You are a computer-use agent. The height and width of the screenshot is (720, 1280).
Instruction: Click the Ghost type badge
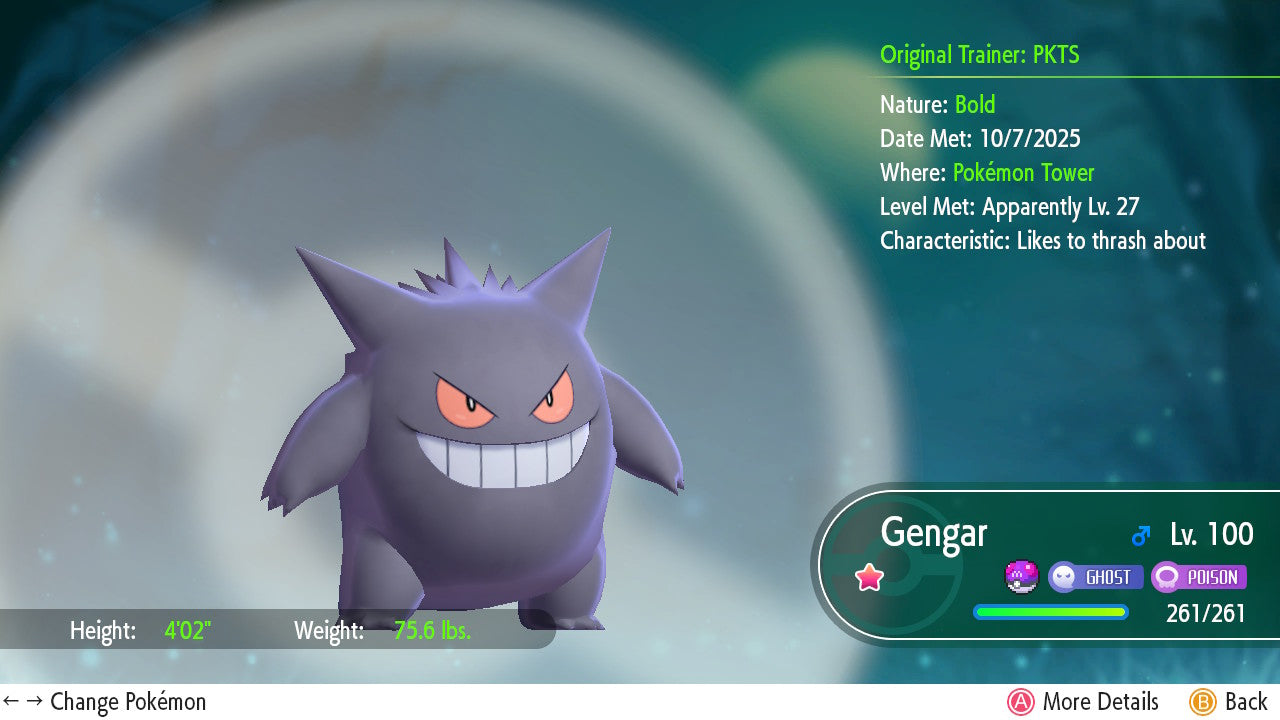pos(1096,577)
